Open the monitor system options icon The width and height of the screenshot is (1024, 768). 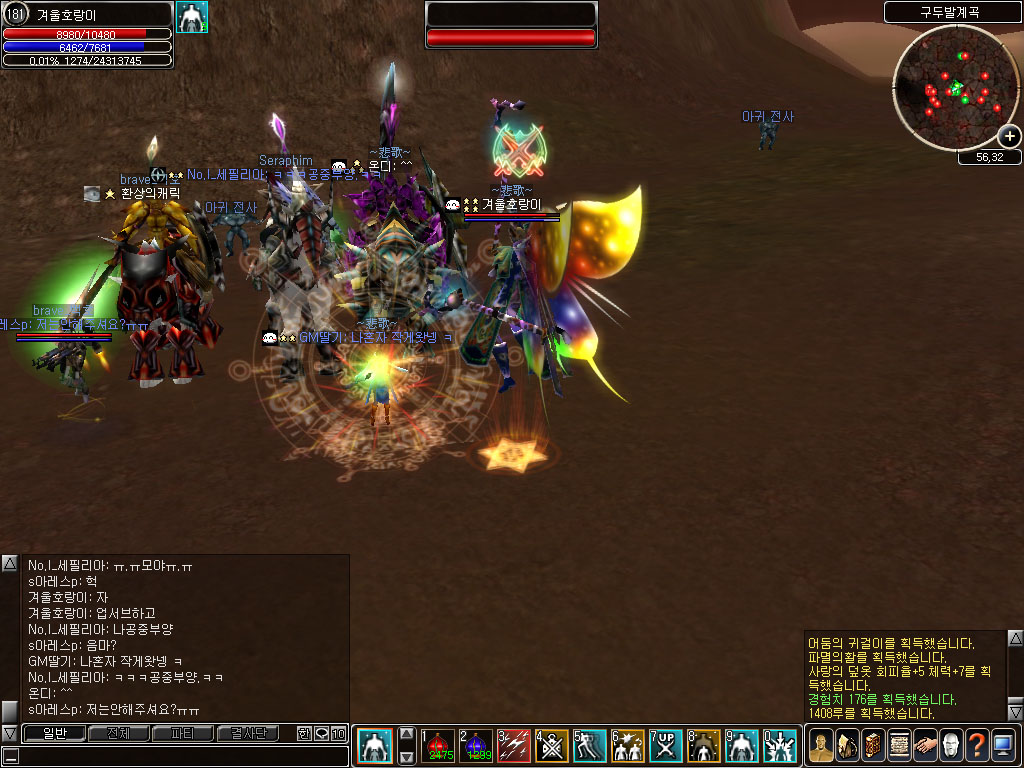[1003, 746]
